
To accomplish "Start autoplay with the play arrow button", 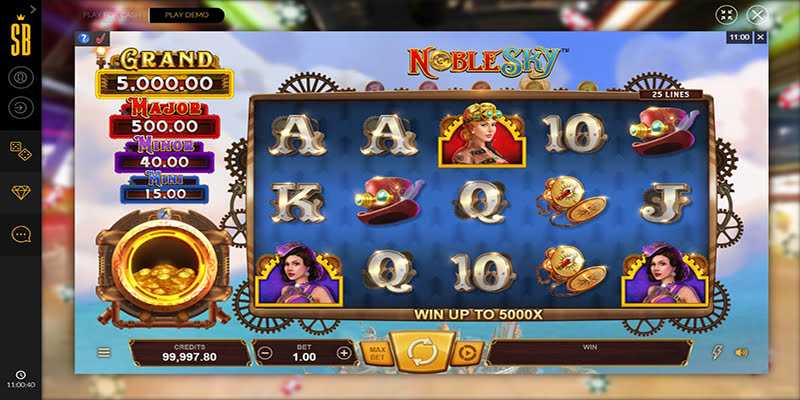I will coord(465,353).
